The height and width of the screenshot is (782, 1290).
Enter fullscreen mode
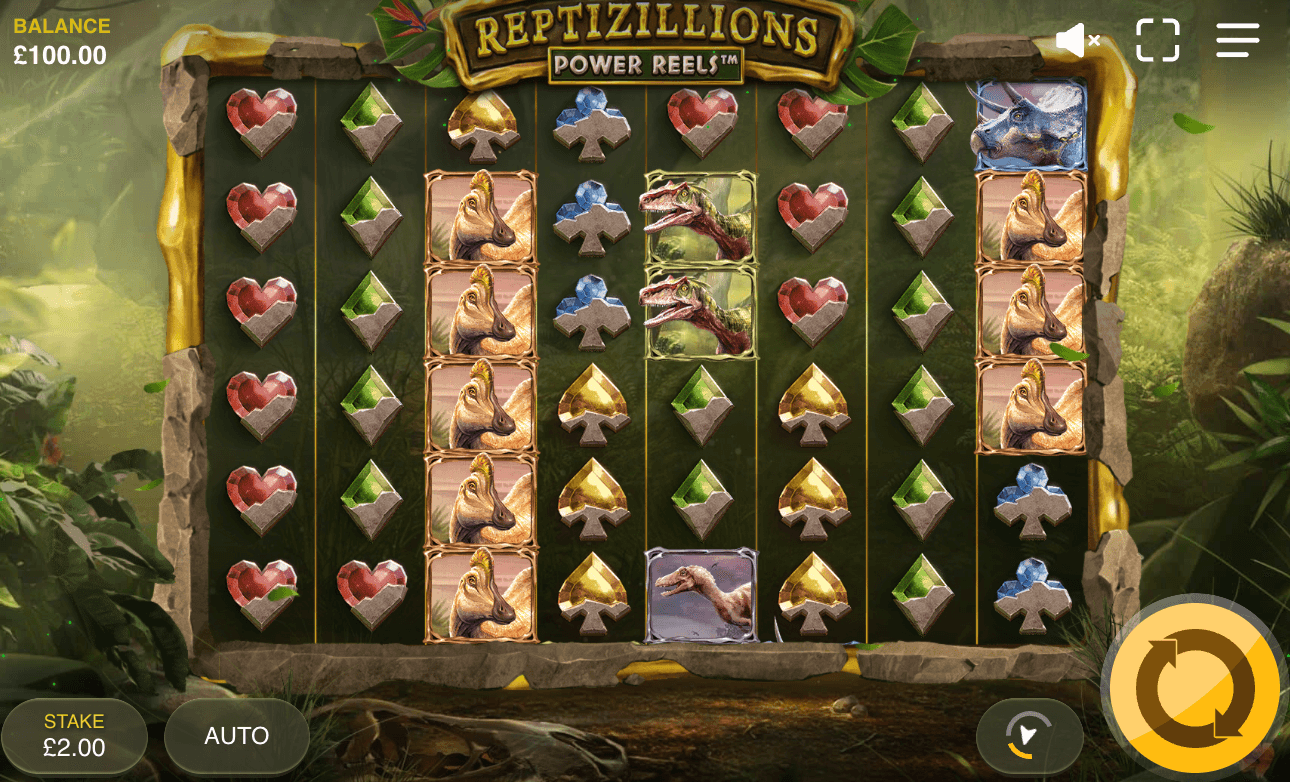click(1157, 41)
